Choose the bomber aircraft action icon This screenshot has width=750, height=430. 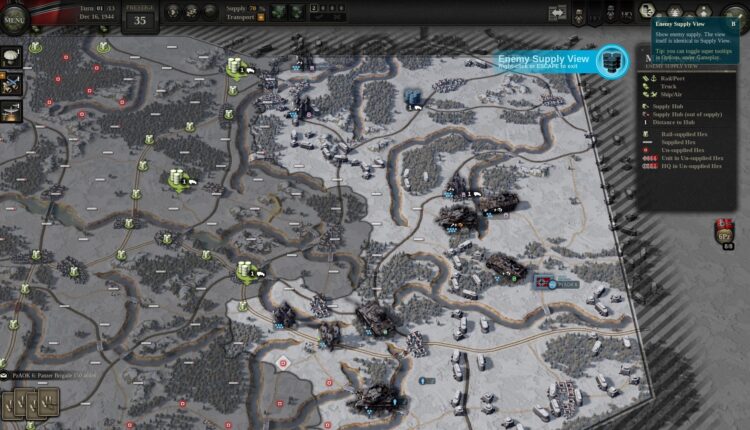14,111
